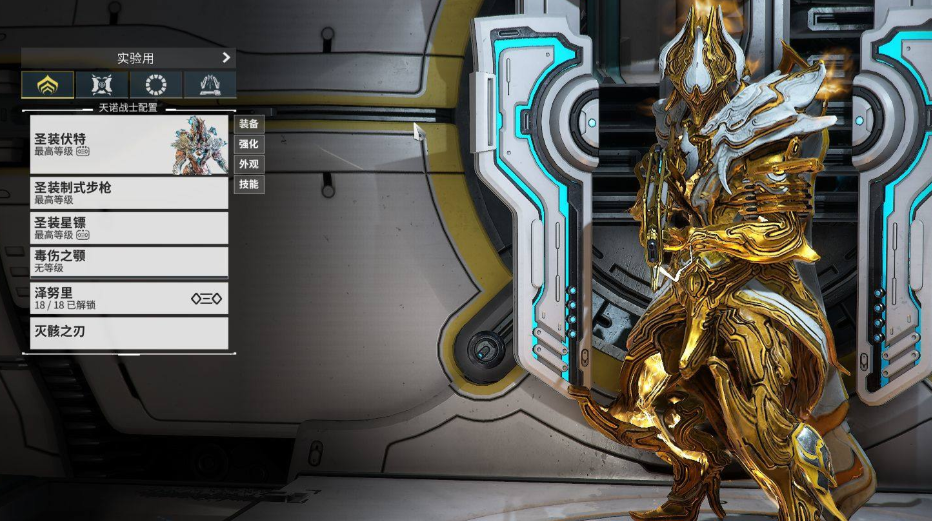
Task: Open the 灭骸之刃 weapon slot
Action: 128,332
